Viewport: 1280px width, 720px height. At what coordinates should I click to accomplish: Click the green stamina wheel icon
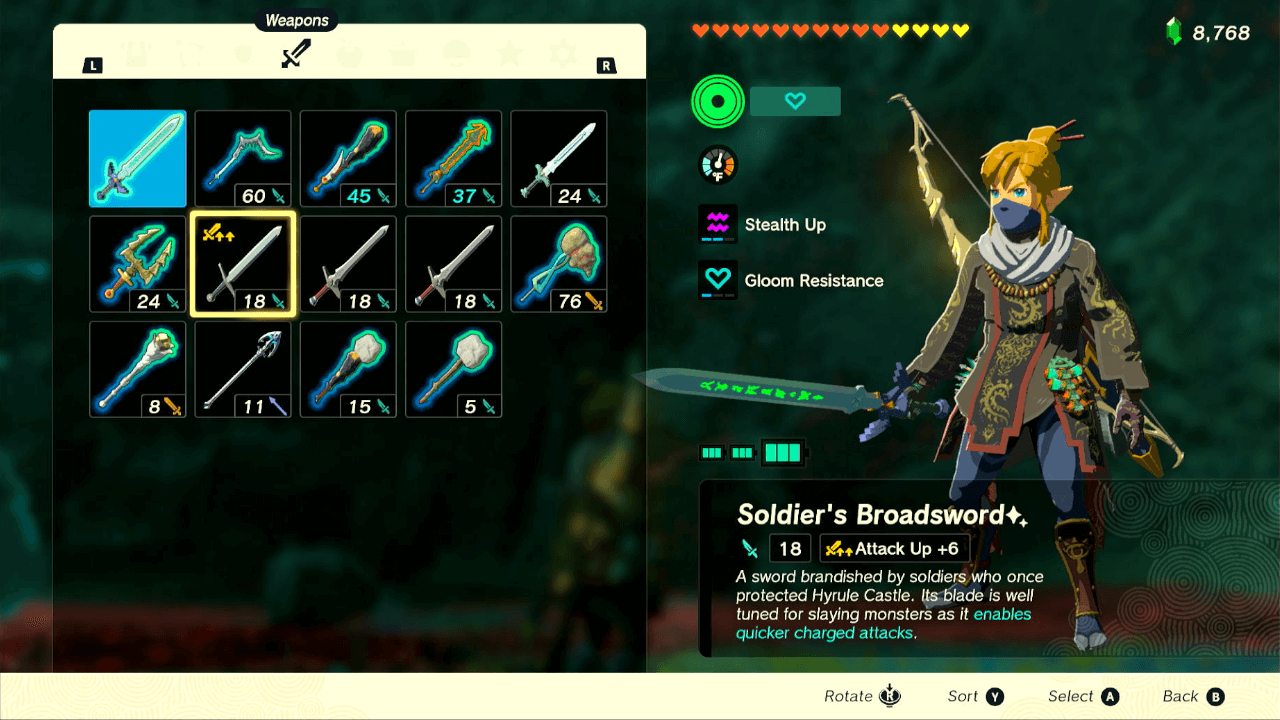716,101
